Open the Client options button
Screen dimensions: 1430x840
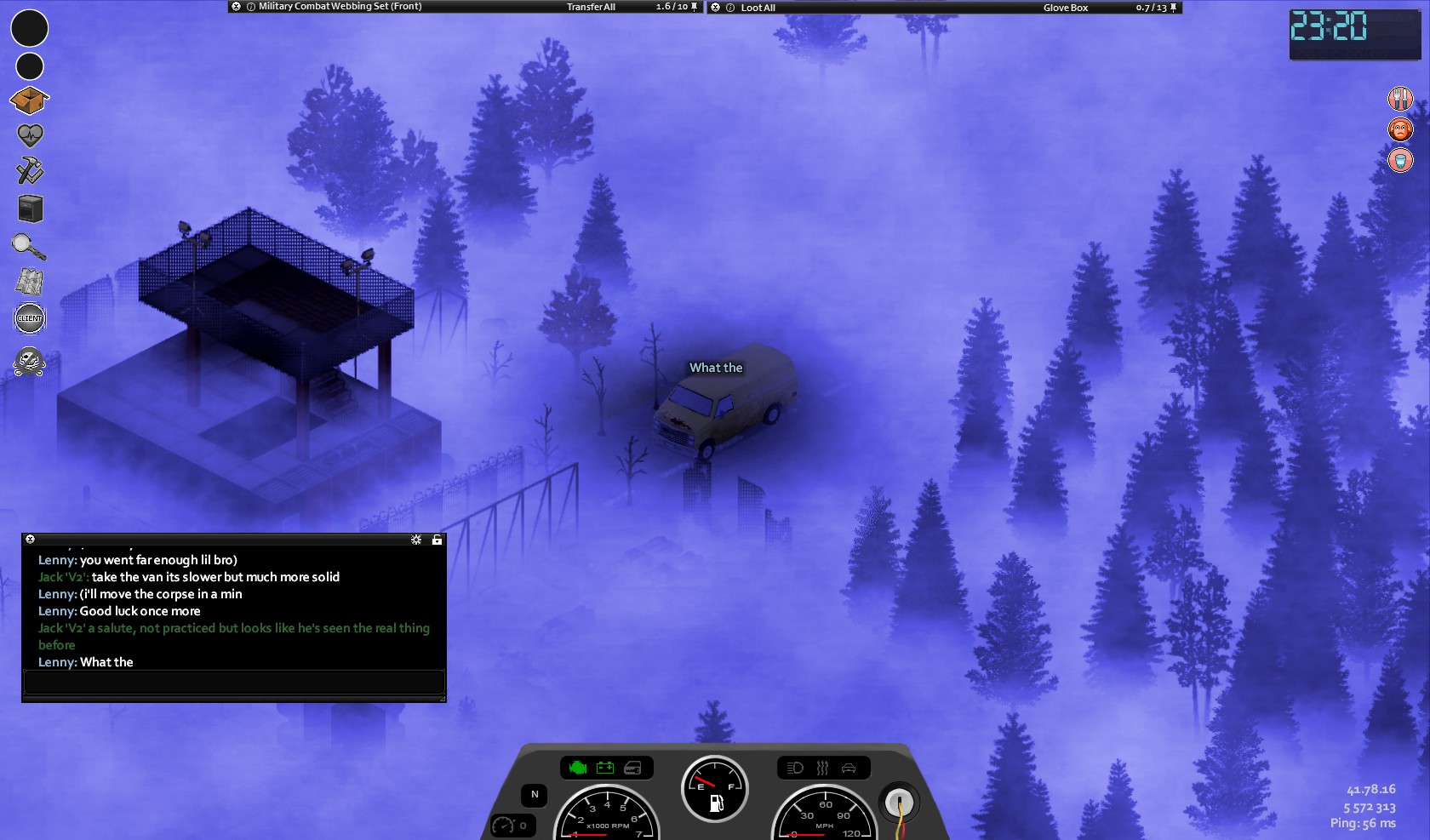coord(29,318)
